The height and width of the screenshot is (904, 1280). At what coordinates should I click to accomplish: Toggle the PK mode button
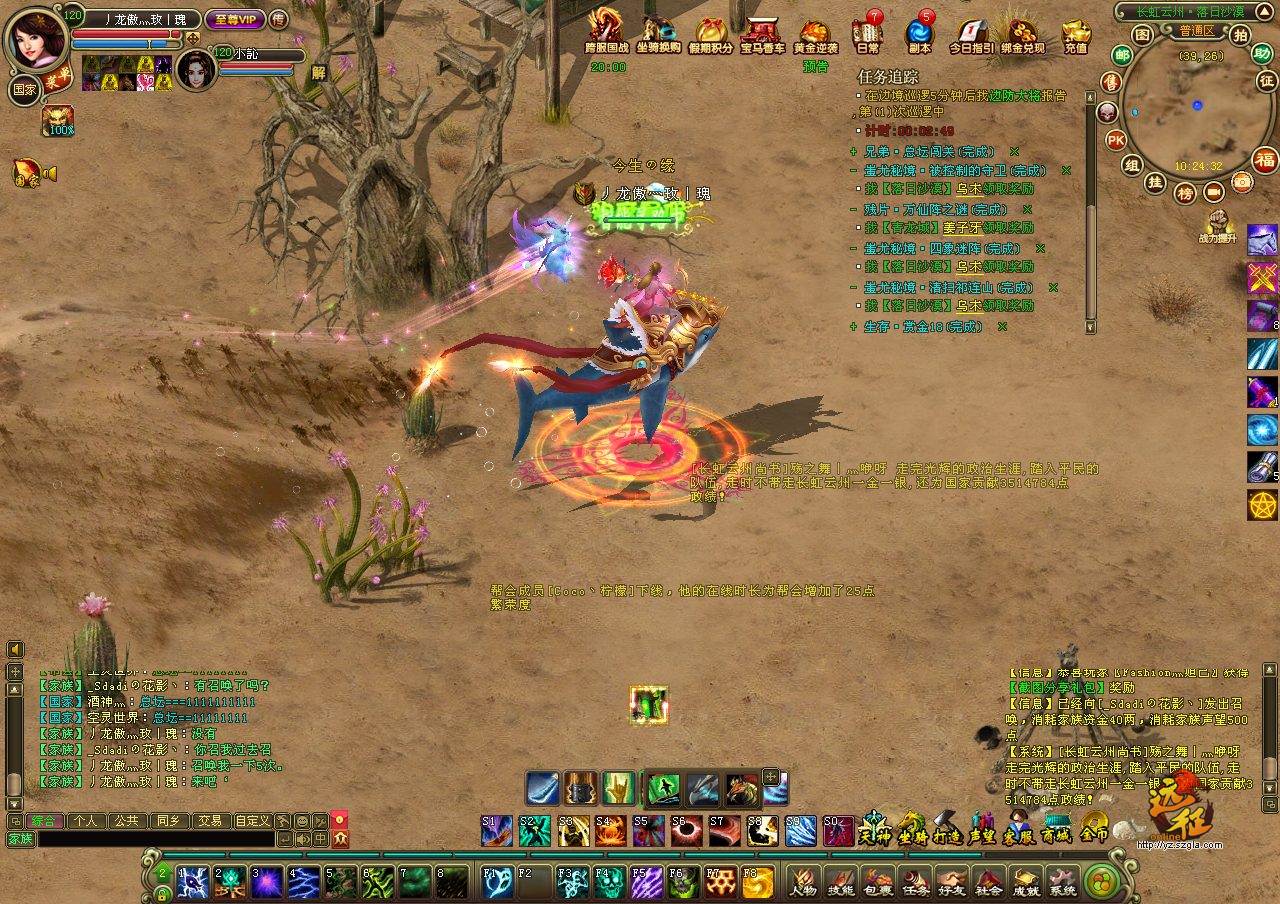(1117, 140)
